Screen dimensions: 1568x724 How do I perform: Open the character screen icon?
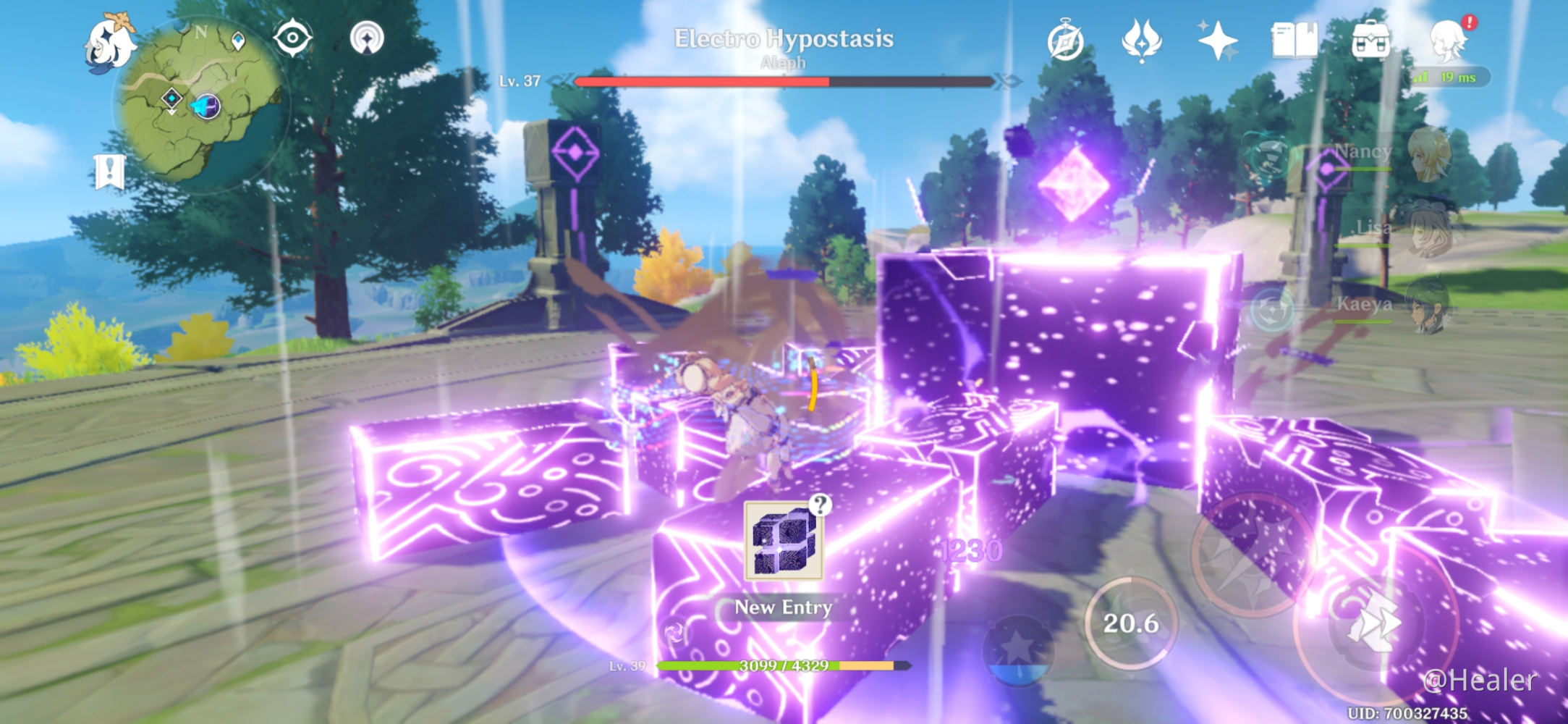(x=1449, y=40)
